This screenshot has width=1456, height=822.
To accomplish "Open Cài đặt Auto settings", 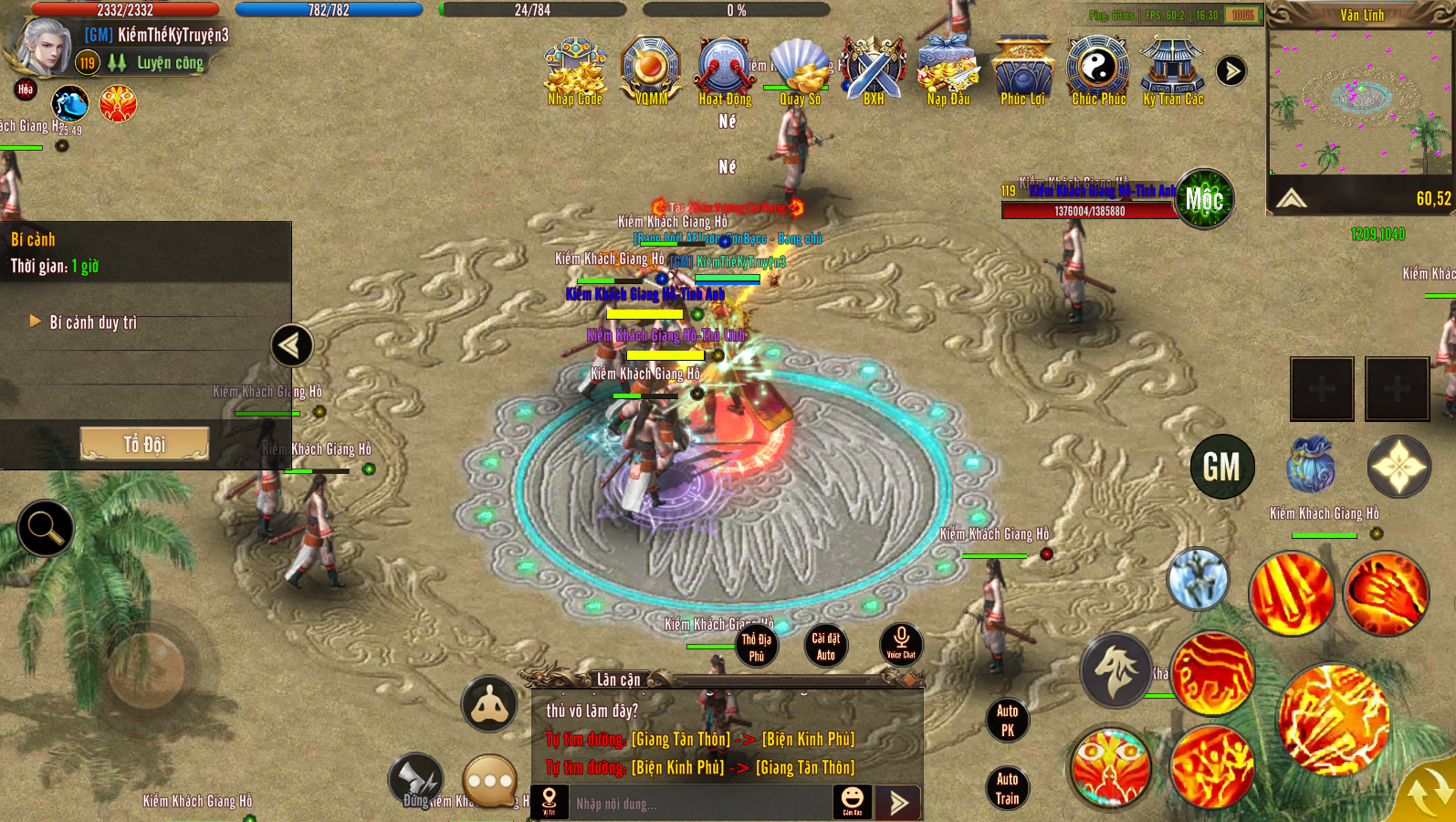I will click(x=825, y=646).
